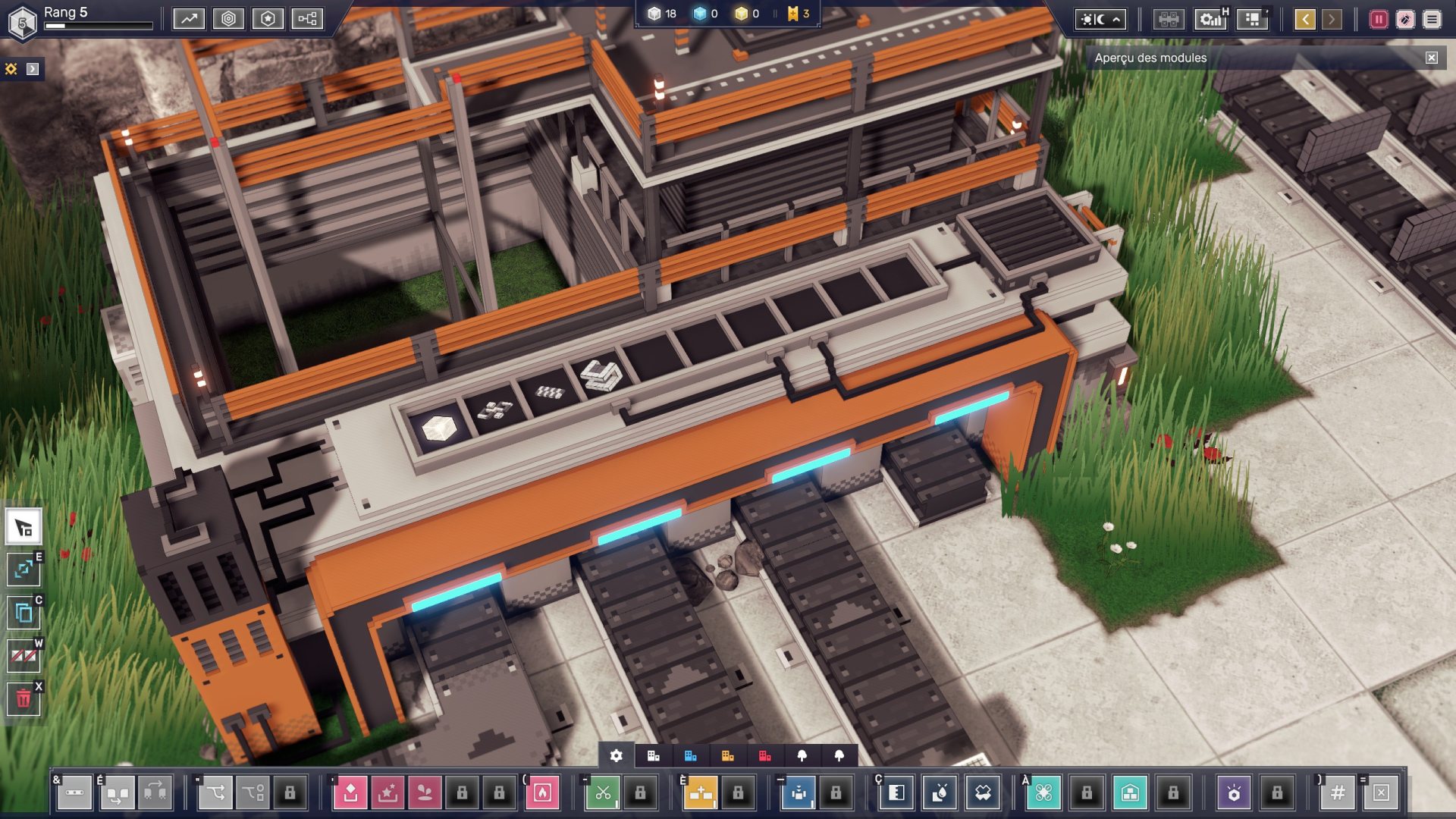
Task: Open the upgrade tree button
Action: (307, 19)
